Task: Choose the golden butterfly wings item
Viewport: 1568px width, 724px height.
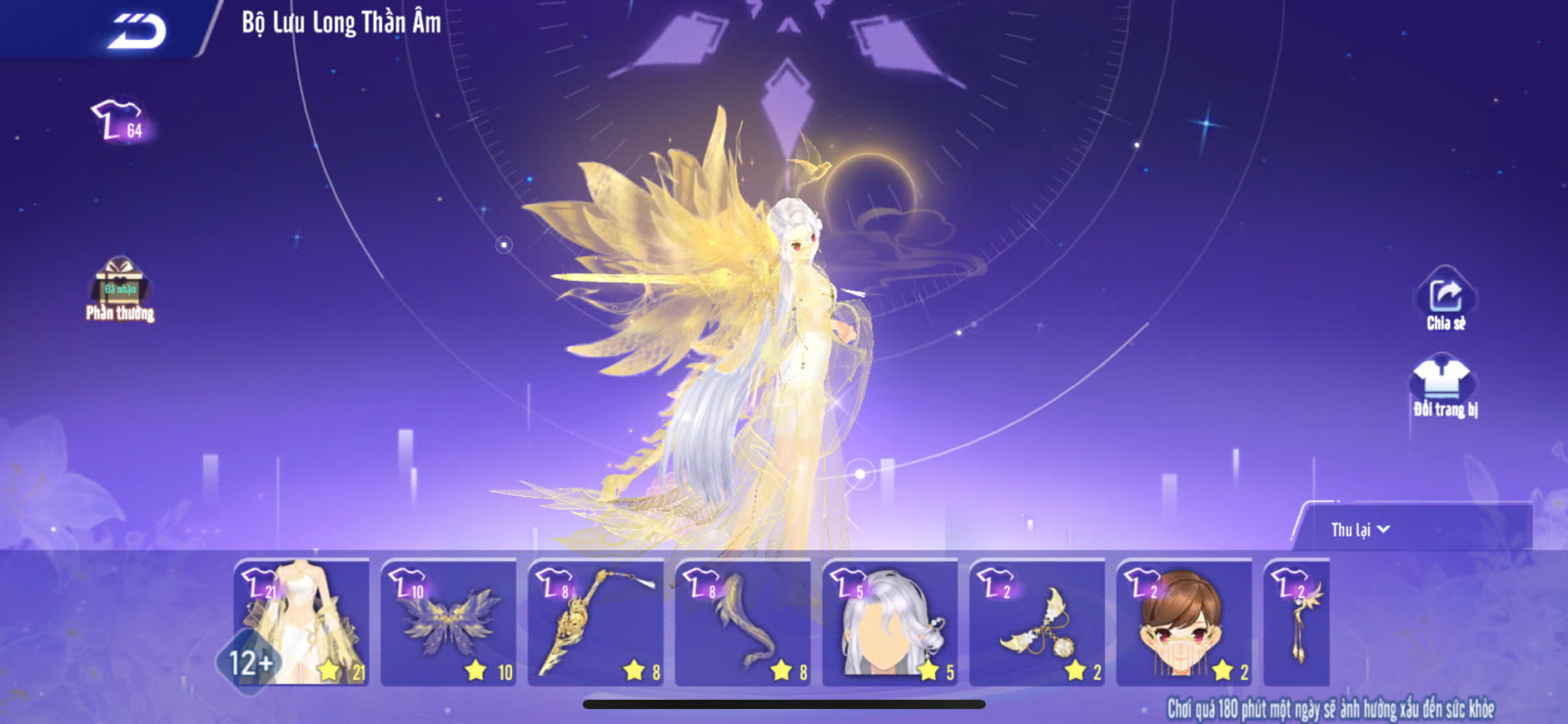Action: 449,622
